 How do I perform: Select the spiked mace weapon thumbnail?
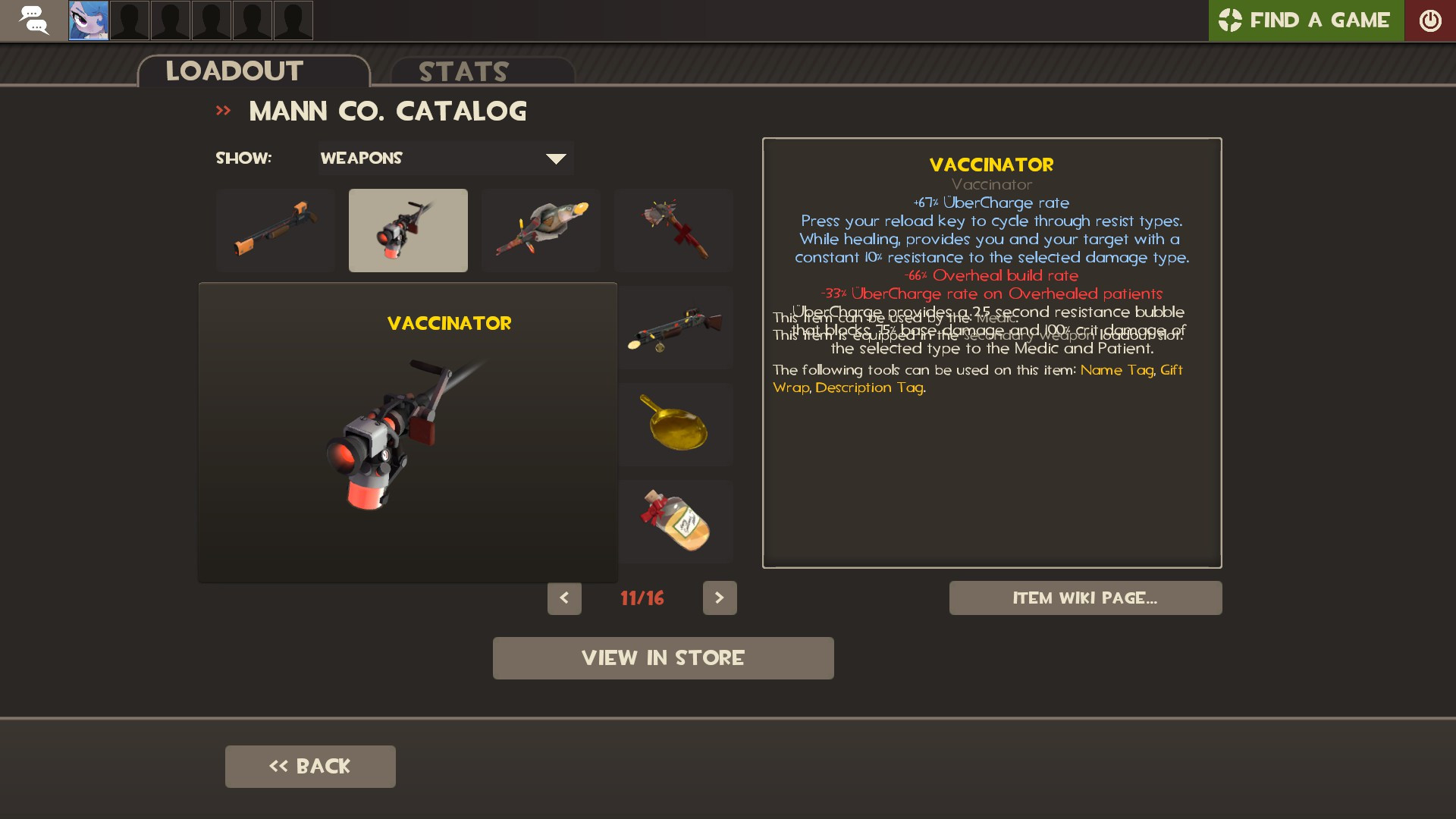click(x=673, y=230)
